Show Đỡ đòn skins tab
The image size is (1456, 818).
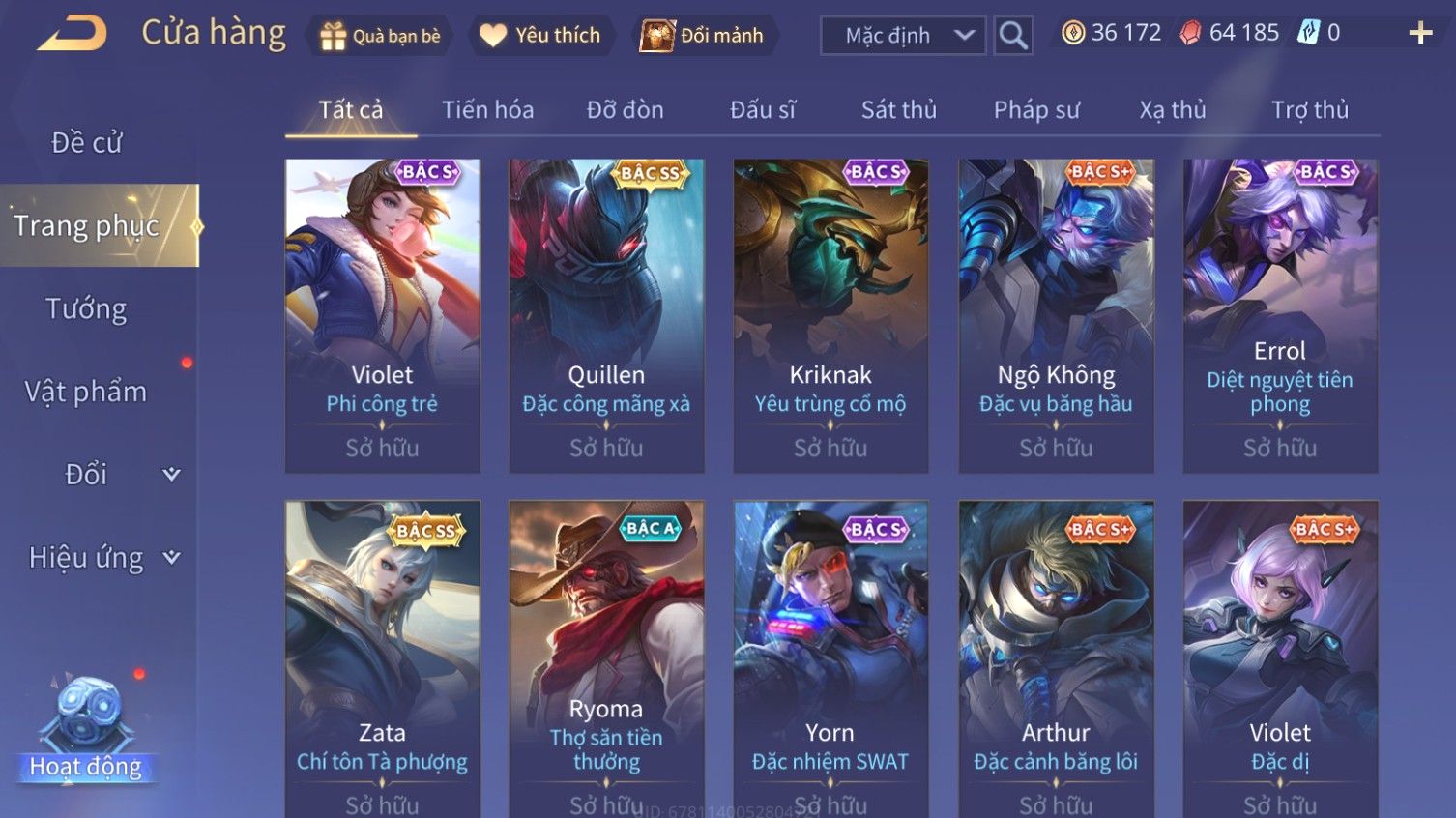pos(625,110)
